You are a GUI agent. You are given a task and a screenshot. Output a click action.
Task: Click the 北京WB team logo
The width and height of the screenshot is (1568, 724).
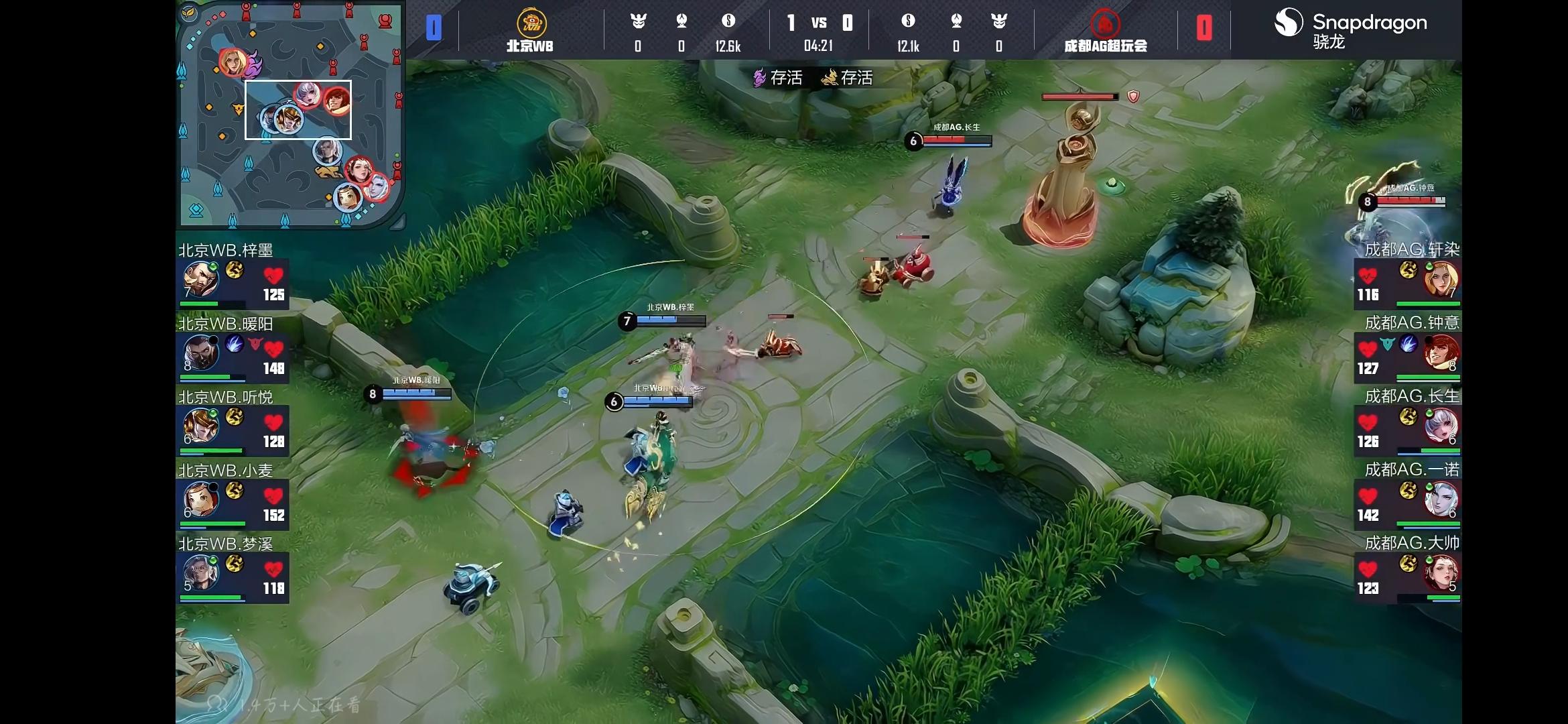click(x=531, y=23)
